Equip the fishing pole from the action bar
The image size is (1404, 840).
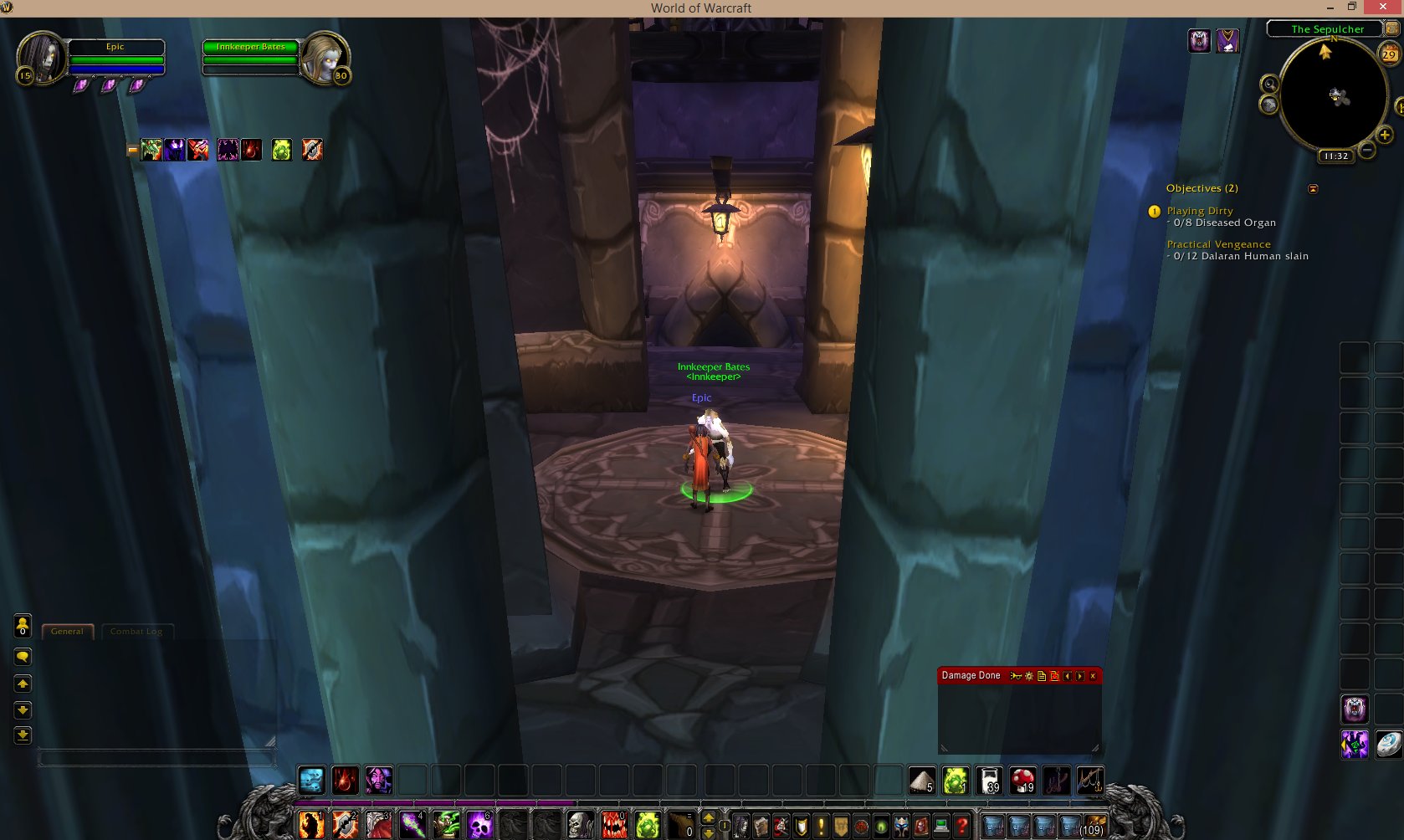click(x=1090, y=780)
